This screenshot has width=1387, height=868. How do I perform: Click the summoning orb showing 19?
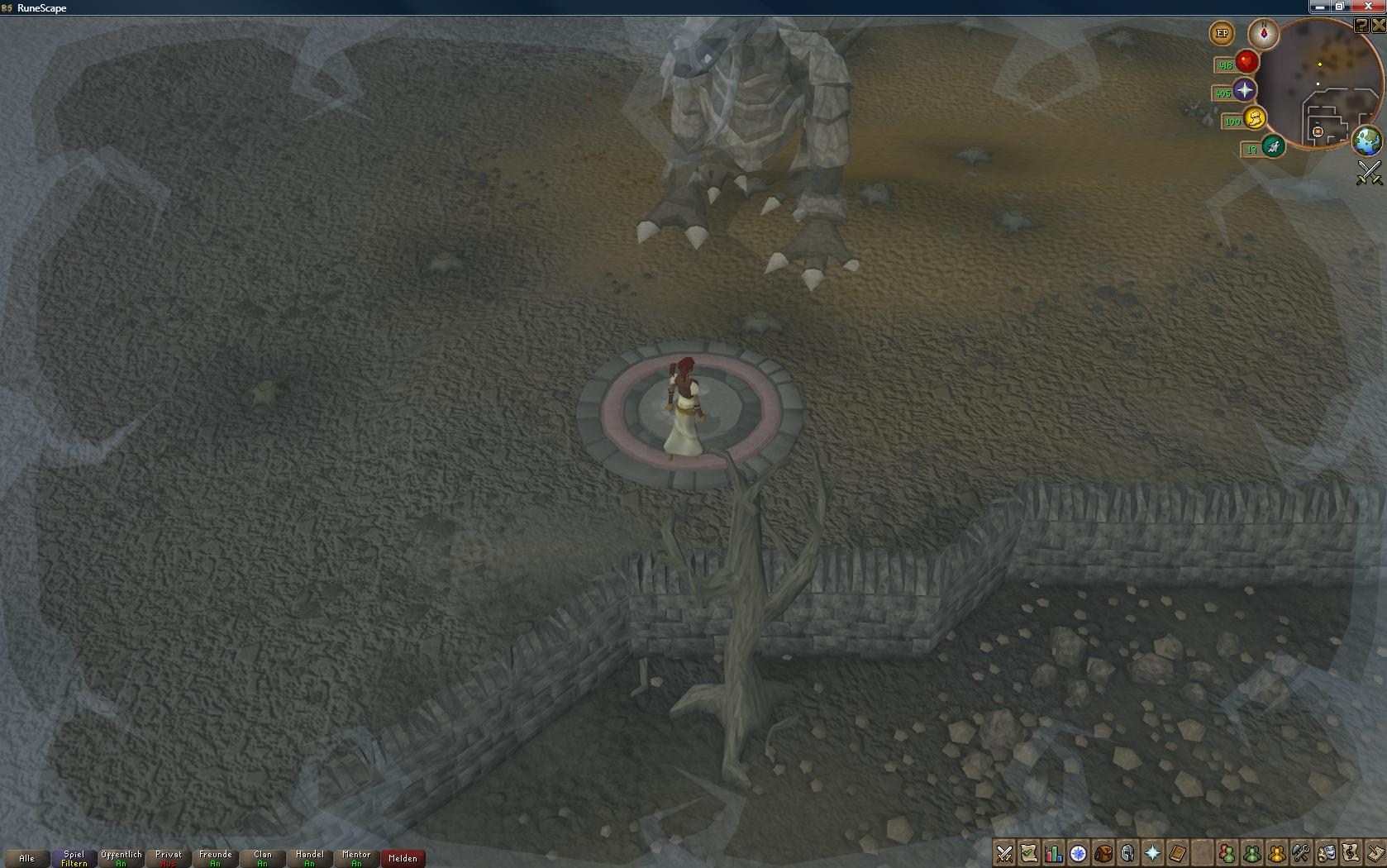coord(1272,149)
